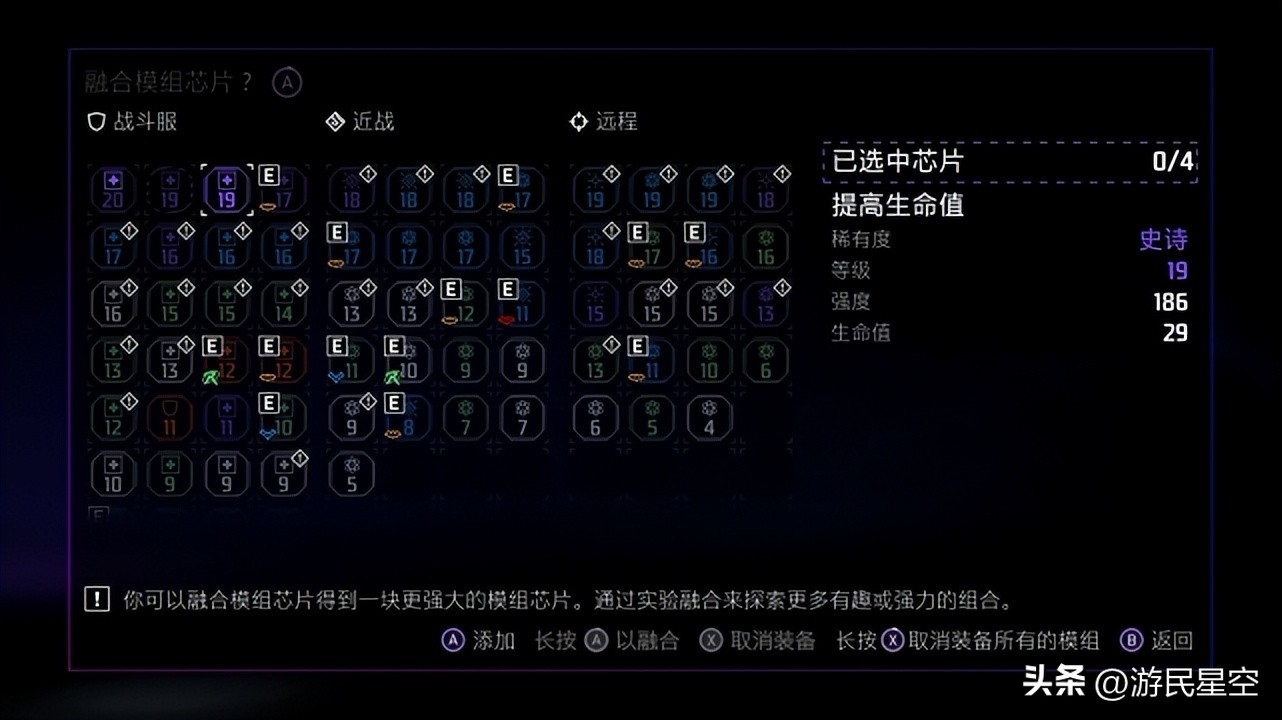Select the orange level 11 armor chip
1282x720 pixels.
(170, 418)
